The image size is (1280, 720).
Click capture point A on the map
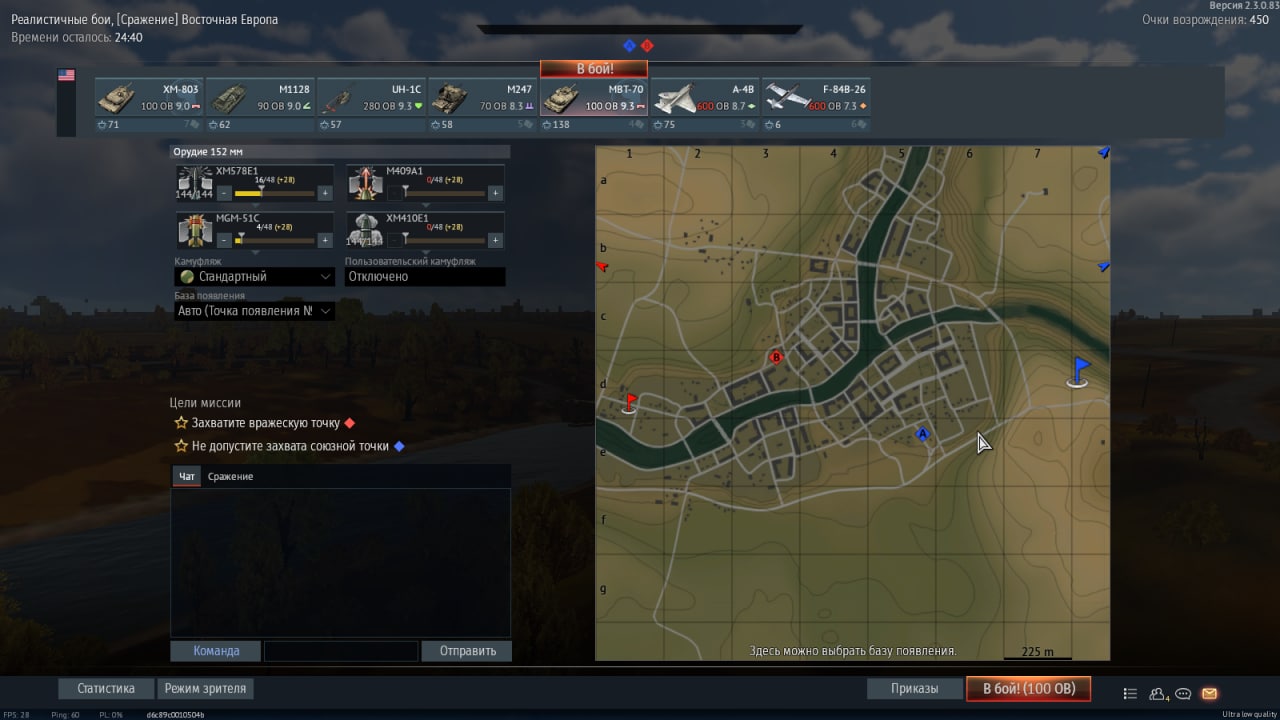(x=923, y=434)
